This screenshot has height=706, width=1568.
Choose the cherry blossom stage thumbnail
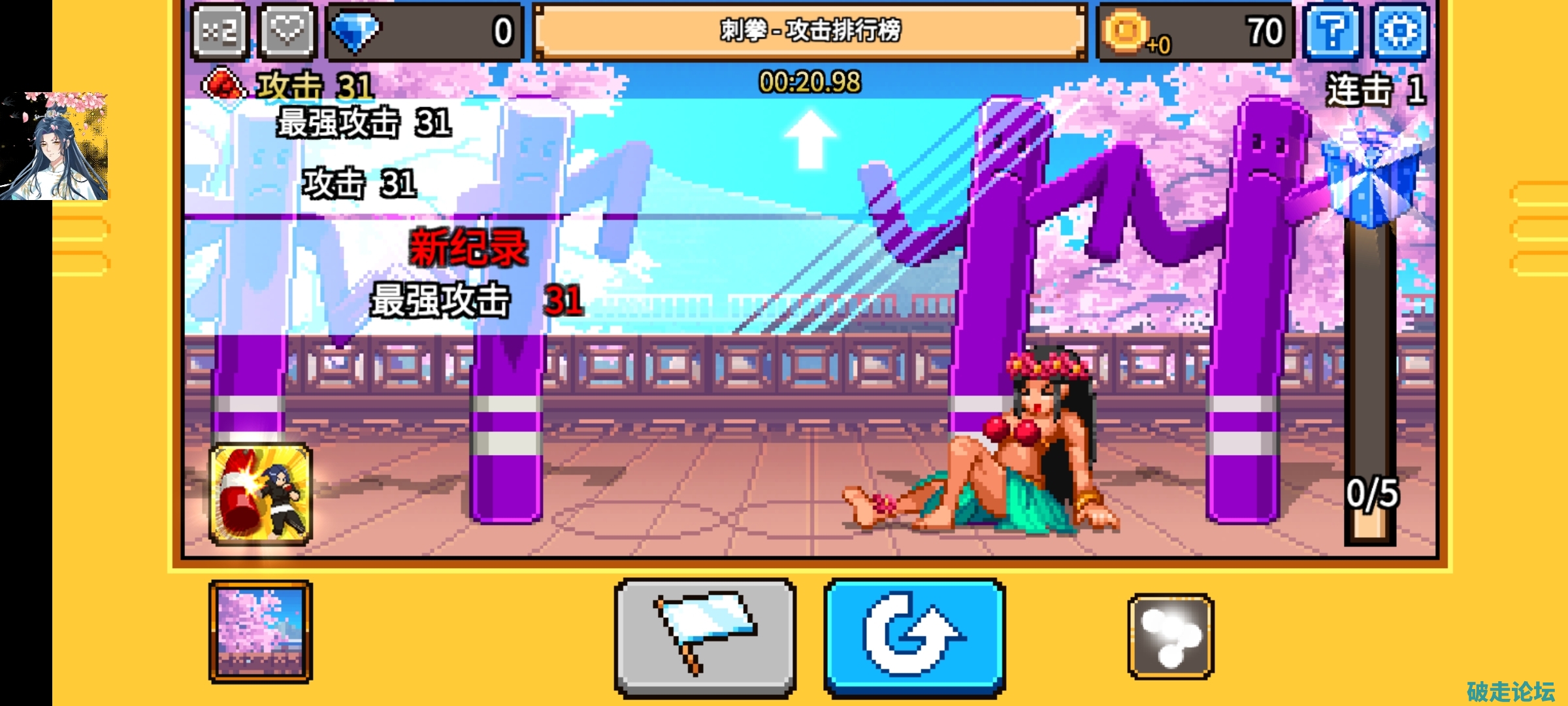coord(261,631)
